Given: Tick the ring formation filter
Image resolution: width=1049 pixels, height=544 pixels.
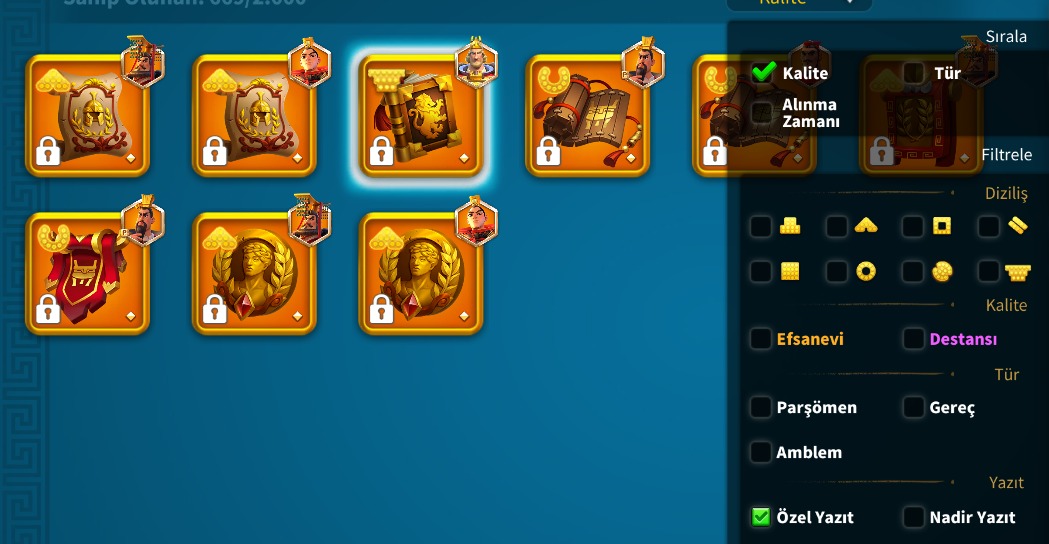Looking at the screenshot, I should pyautogui.click(x=838, y=271).
